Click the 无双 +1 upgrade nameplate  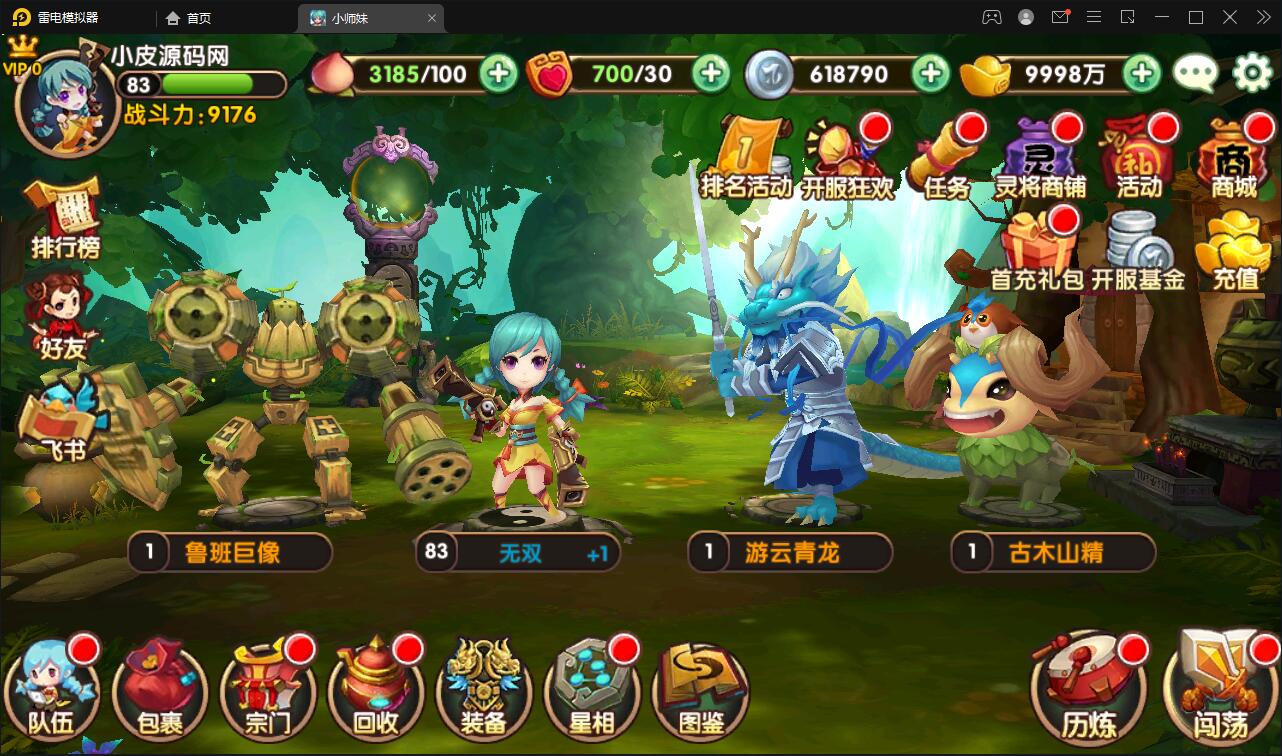pyautogui.click(x=518, y=553)
